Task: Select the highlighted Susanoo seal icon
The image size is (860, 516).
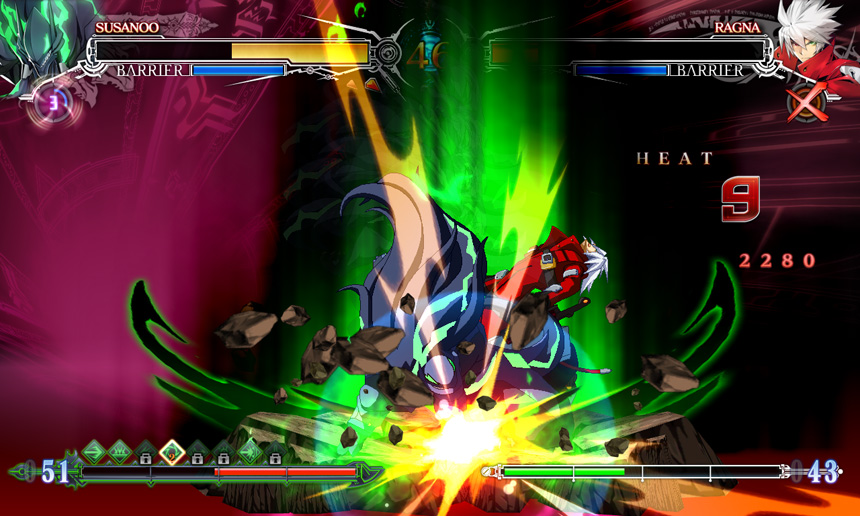Action: click(x=171, y=452)
